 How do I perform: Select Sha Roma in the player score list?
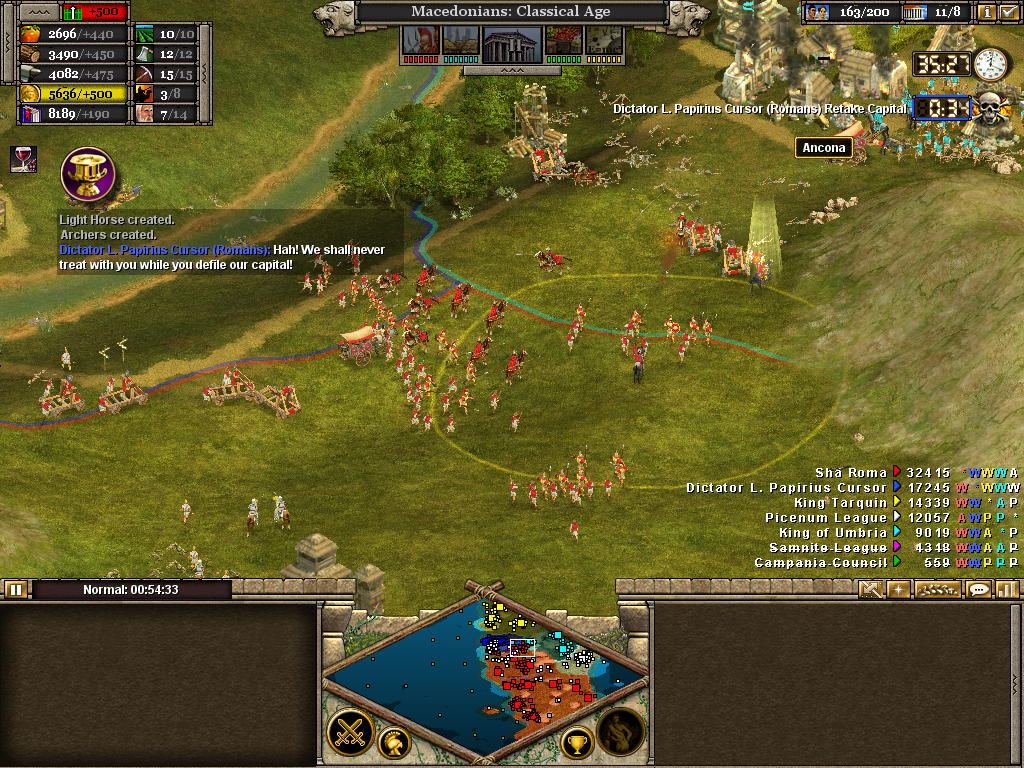pos(850,473)
